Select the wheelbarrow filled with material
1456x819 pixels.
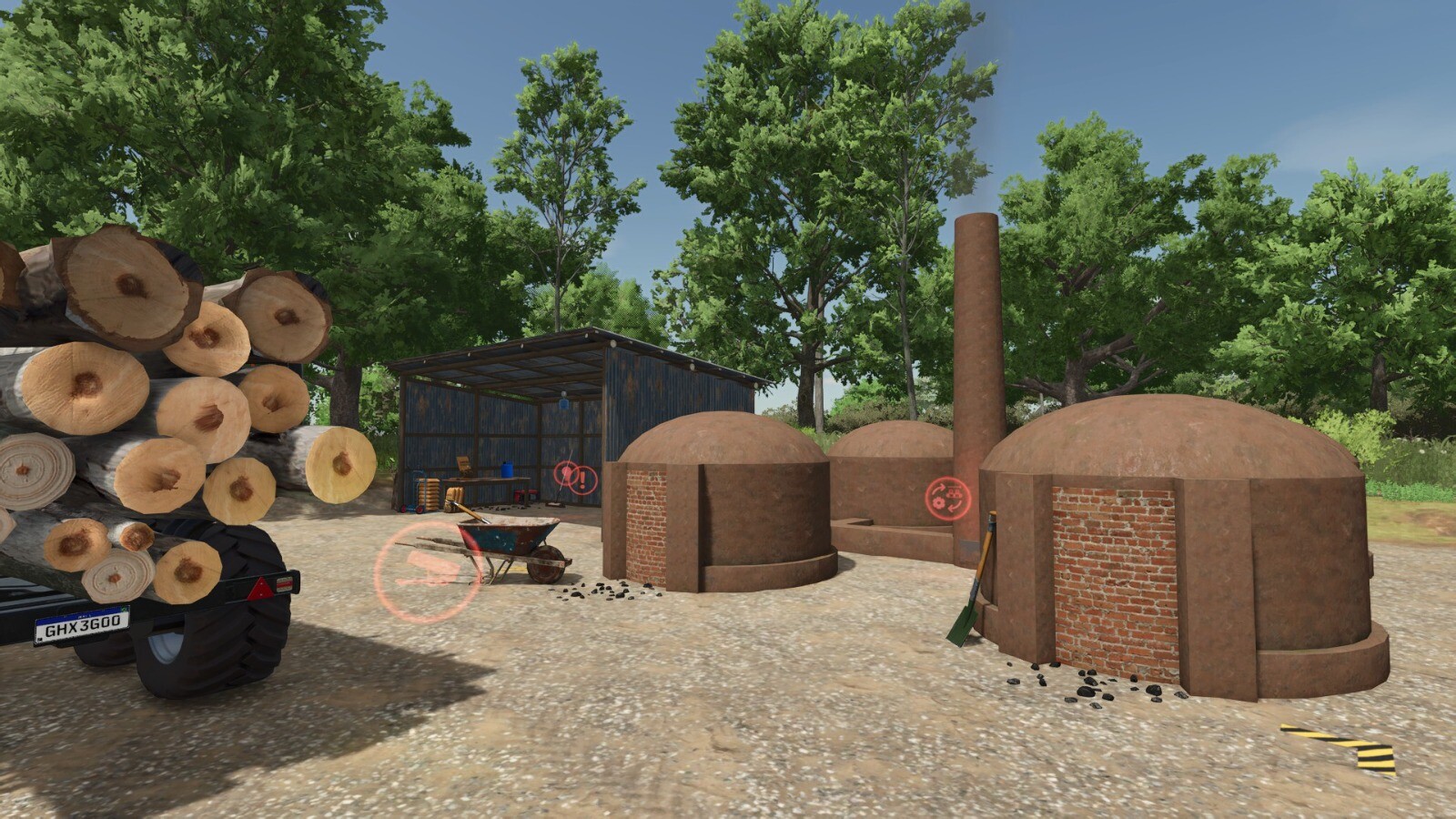[x=508, y=532]
